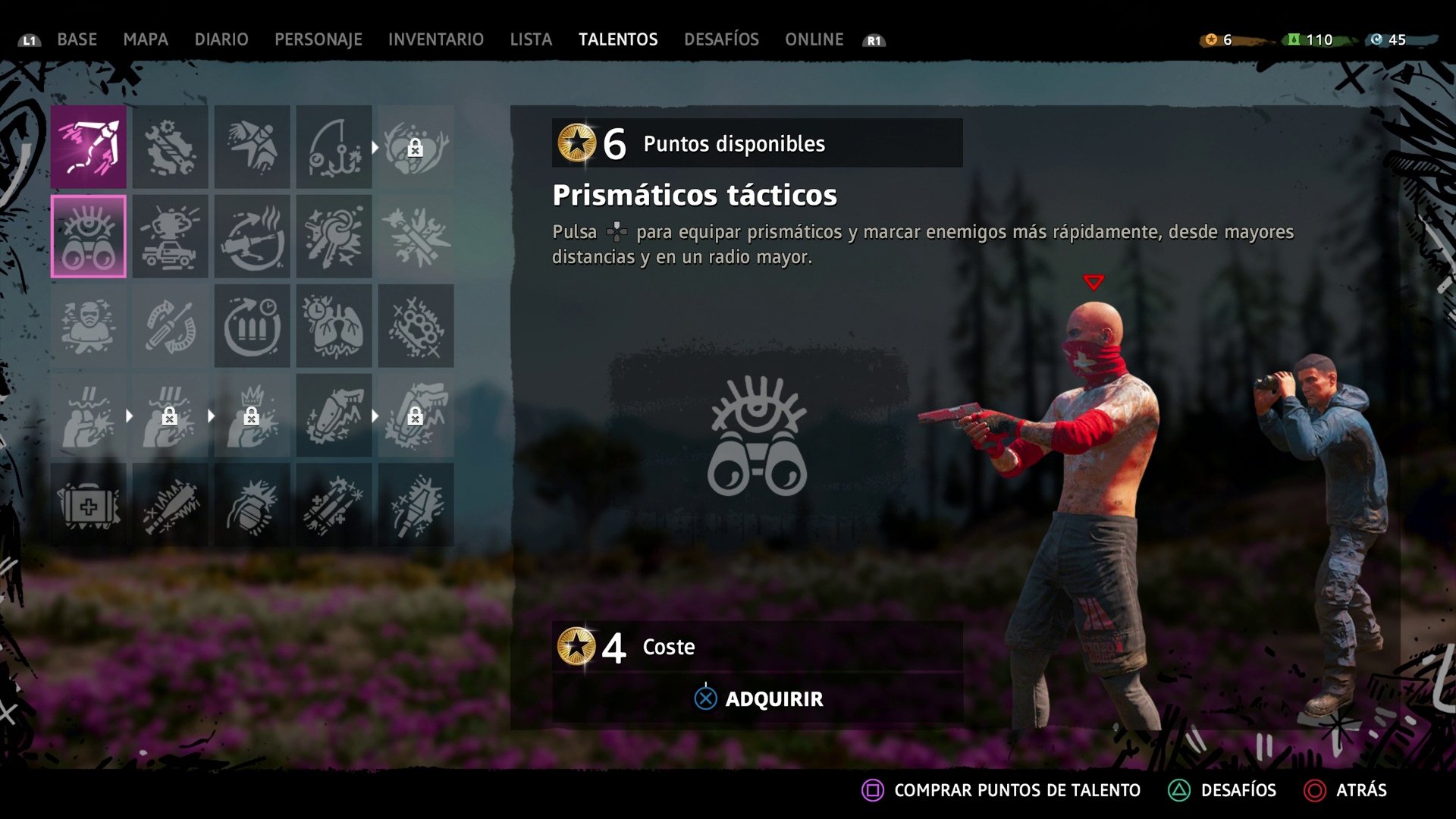Switch to the DESAFÍOS tab
This screenshot has width=1456, height=819.
(x=721, y=39)
